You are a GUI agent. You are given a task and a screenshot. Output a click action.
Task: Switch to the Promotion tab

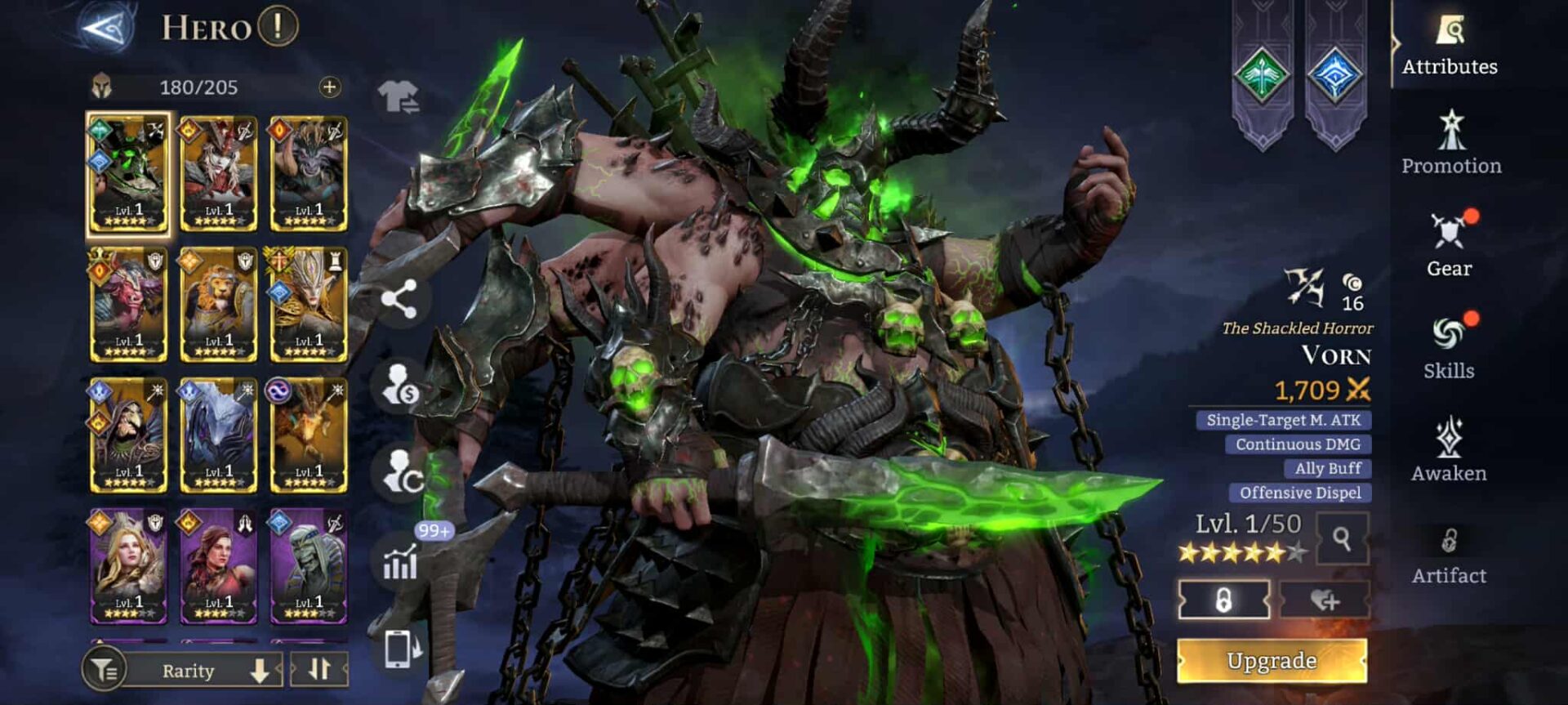point(1451,144)
